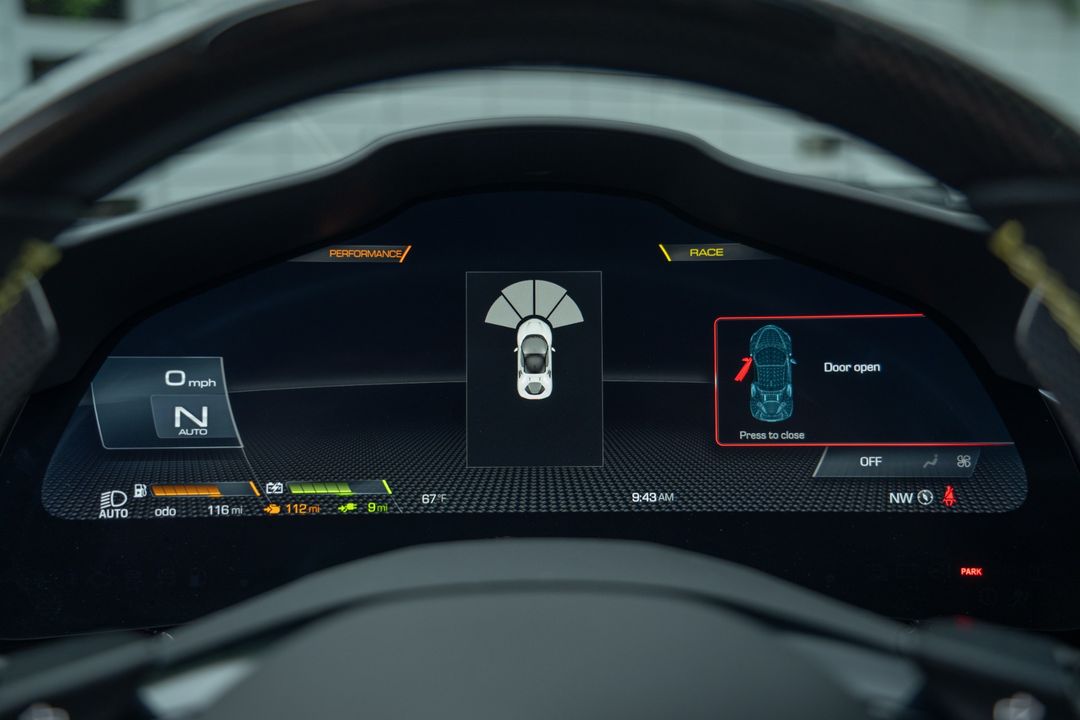Switch to the RACE mode label

706,253
